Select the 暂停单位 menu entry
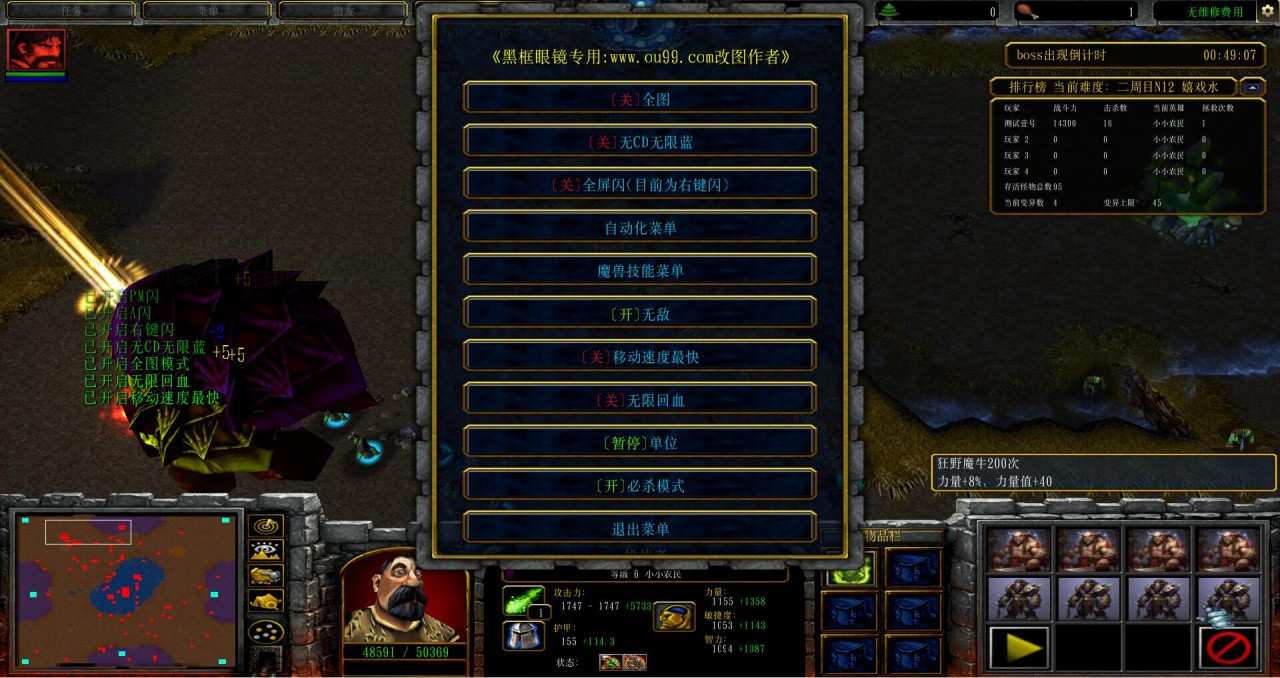The image size is (1280, 678). tap(640, 443)
